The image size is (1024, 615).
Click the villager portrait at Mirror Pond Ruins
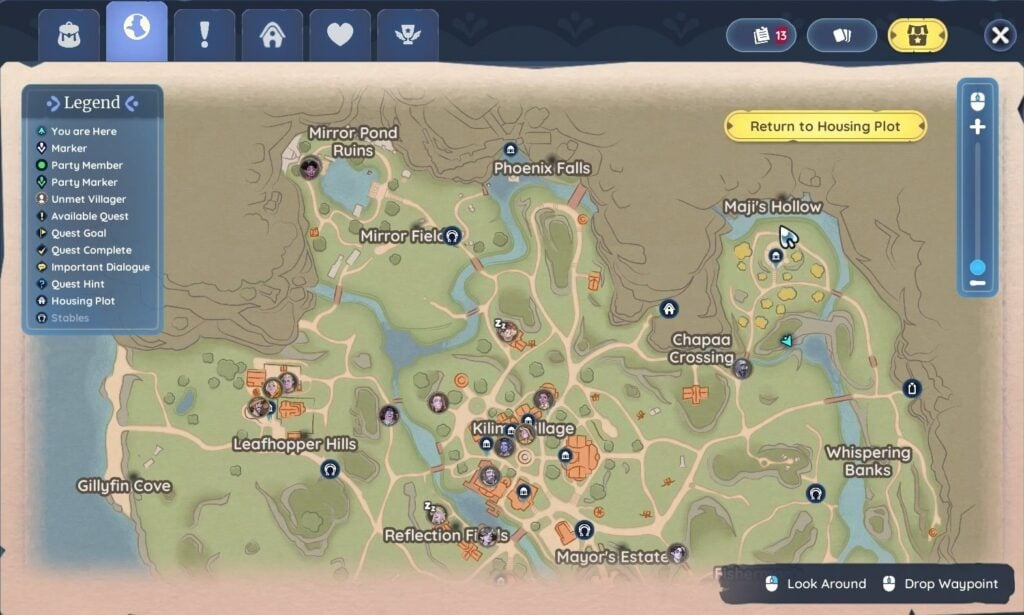pos(310,167)
